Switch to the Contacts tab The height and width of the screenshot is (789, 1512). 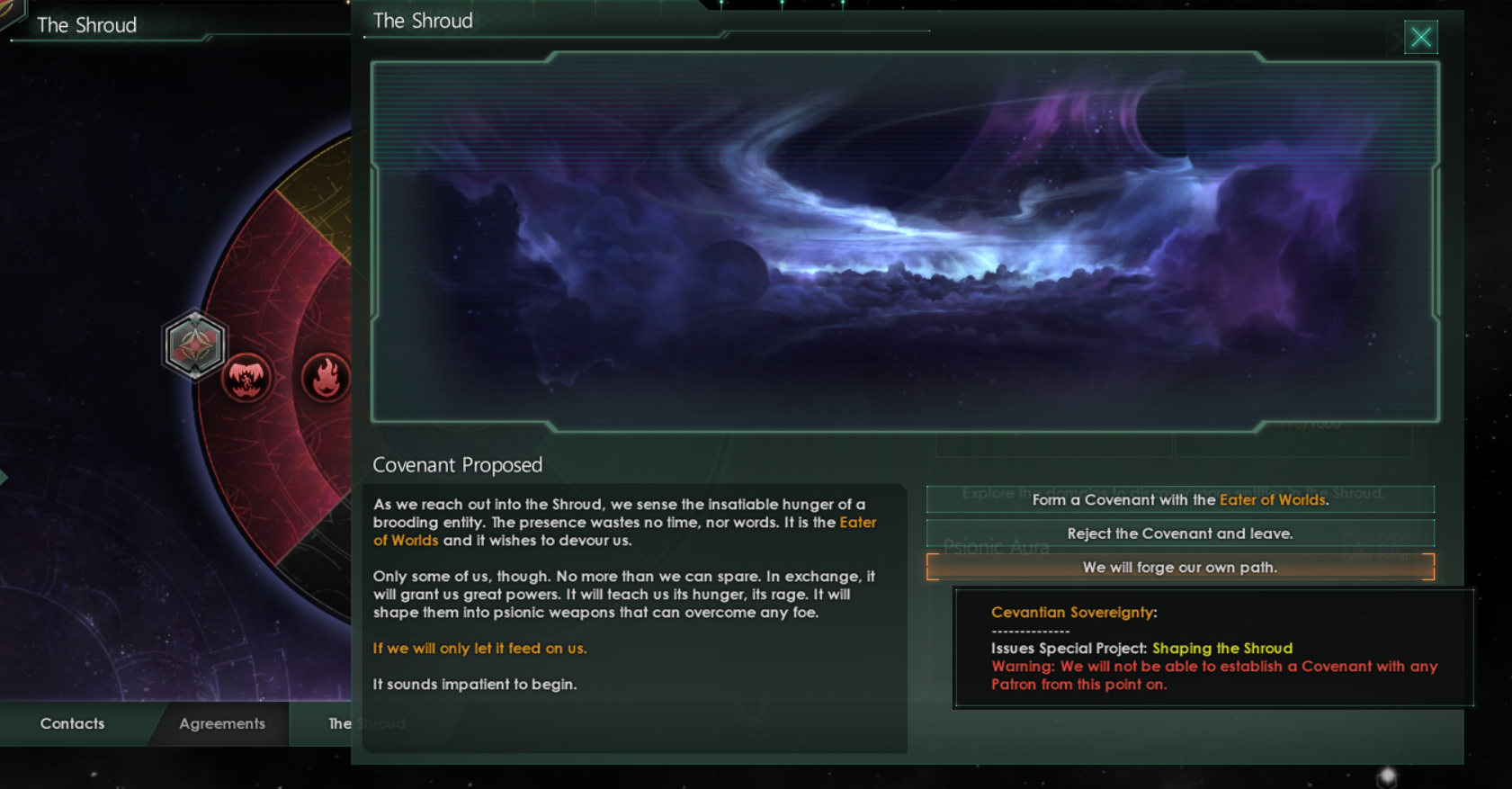[71, 723]
